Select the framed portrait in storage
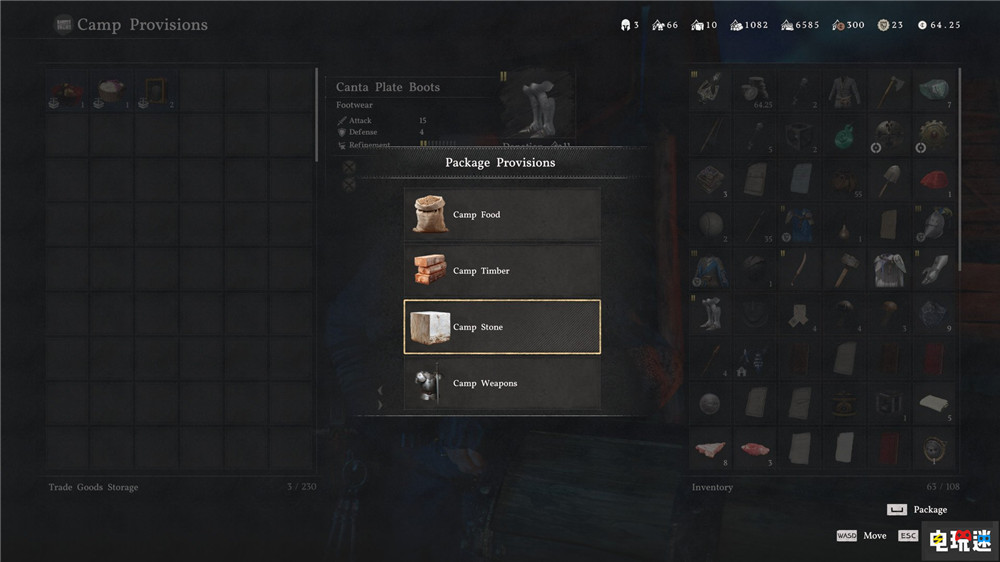Image resolution: width=1000 pixels, height=562 pixels. click(155, 91)
